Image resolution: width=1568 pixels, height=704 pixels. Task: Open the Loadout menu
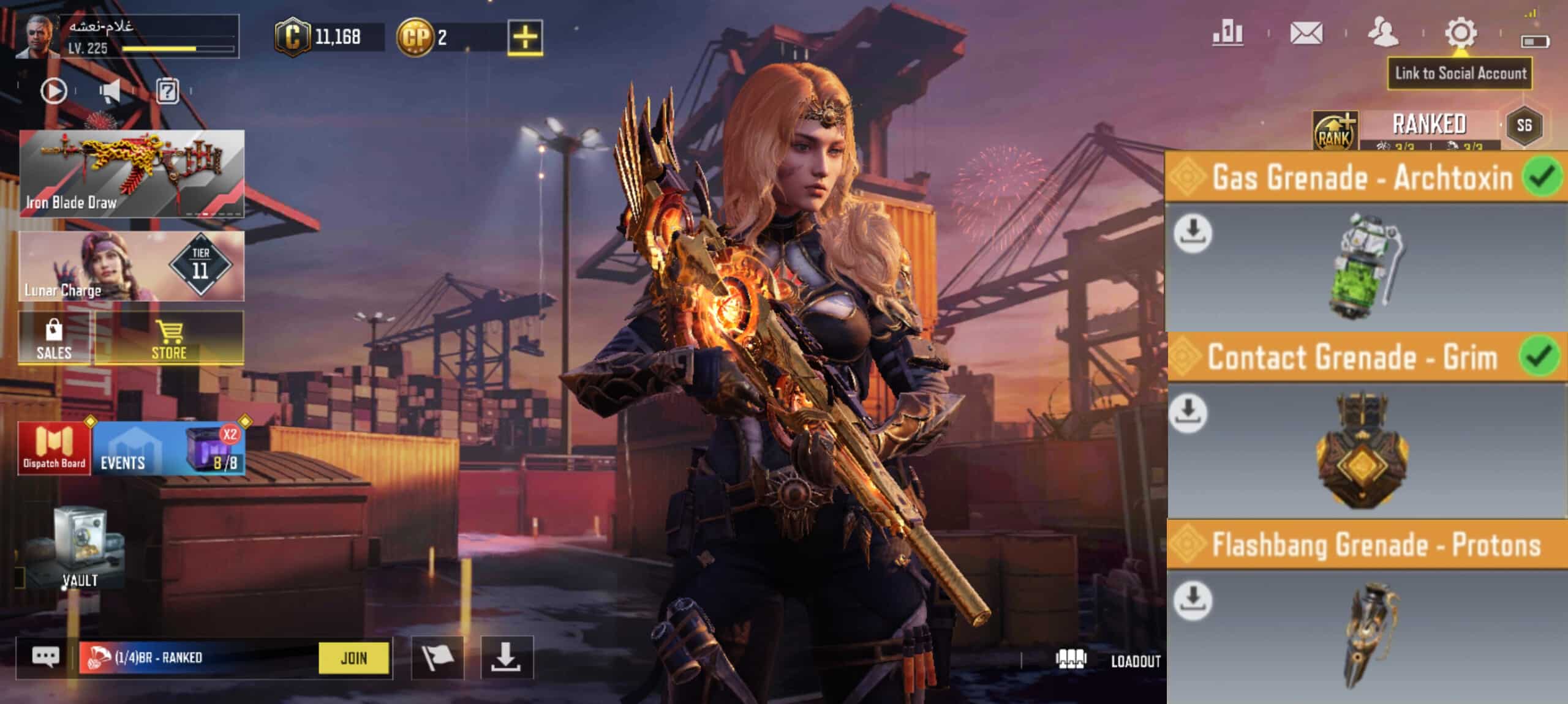1109,661
